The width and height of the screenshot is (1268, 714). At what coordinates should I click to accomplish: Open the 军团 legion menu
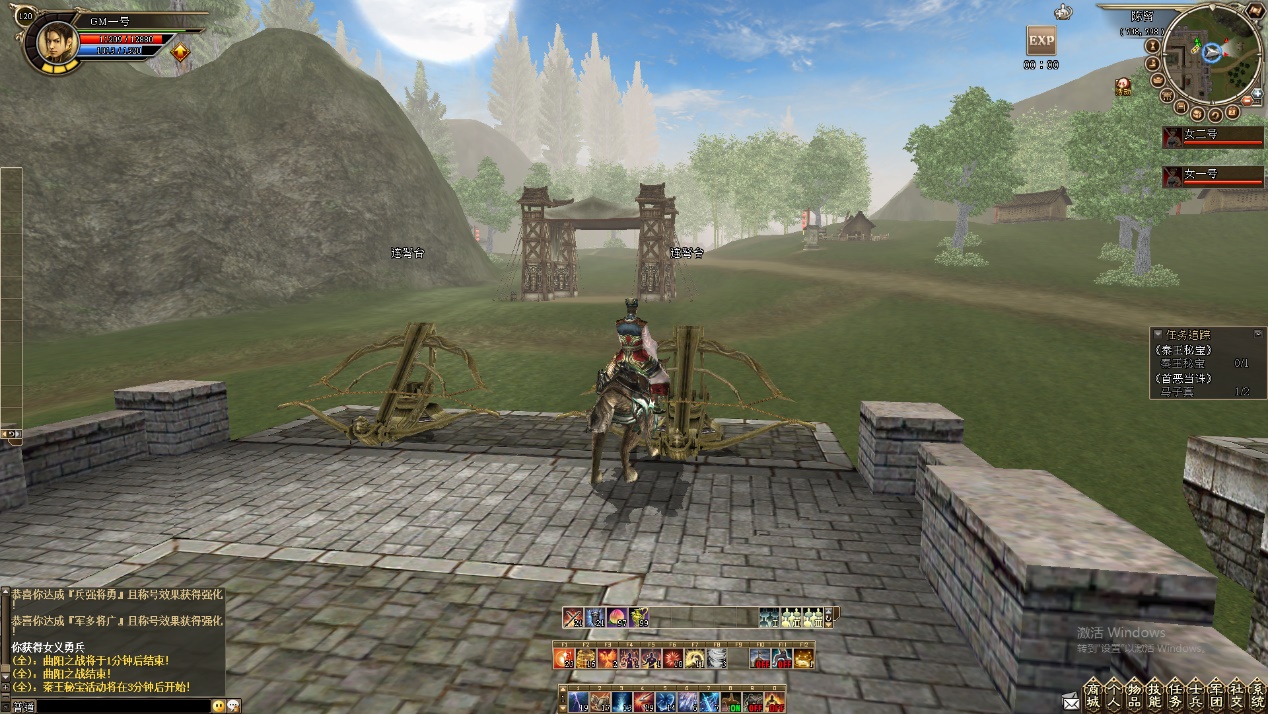(x=1216, y=695)
